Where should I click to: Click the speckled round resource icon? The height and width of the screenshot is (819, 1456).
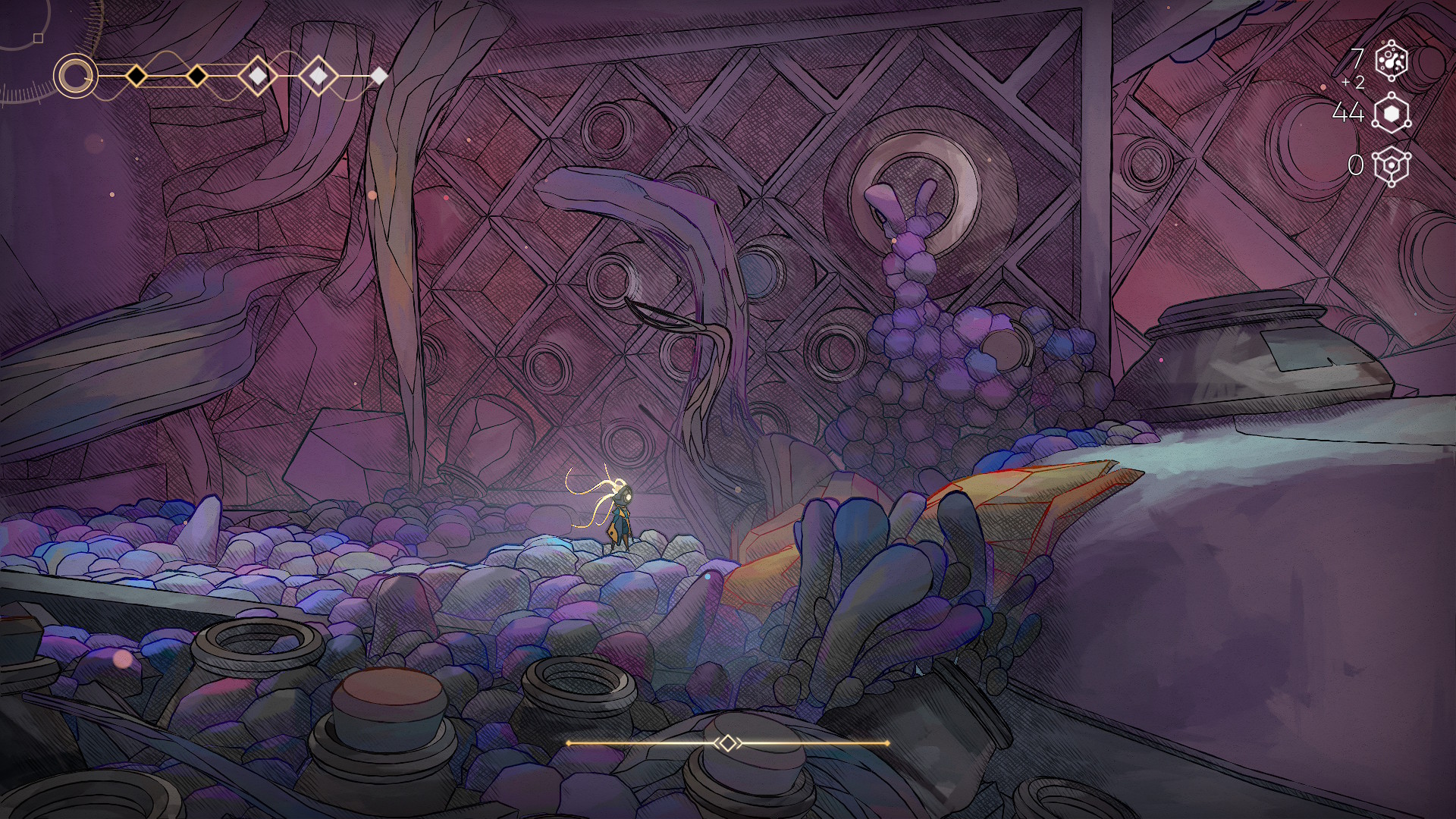pos(1392,61)
